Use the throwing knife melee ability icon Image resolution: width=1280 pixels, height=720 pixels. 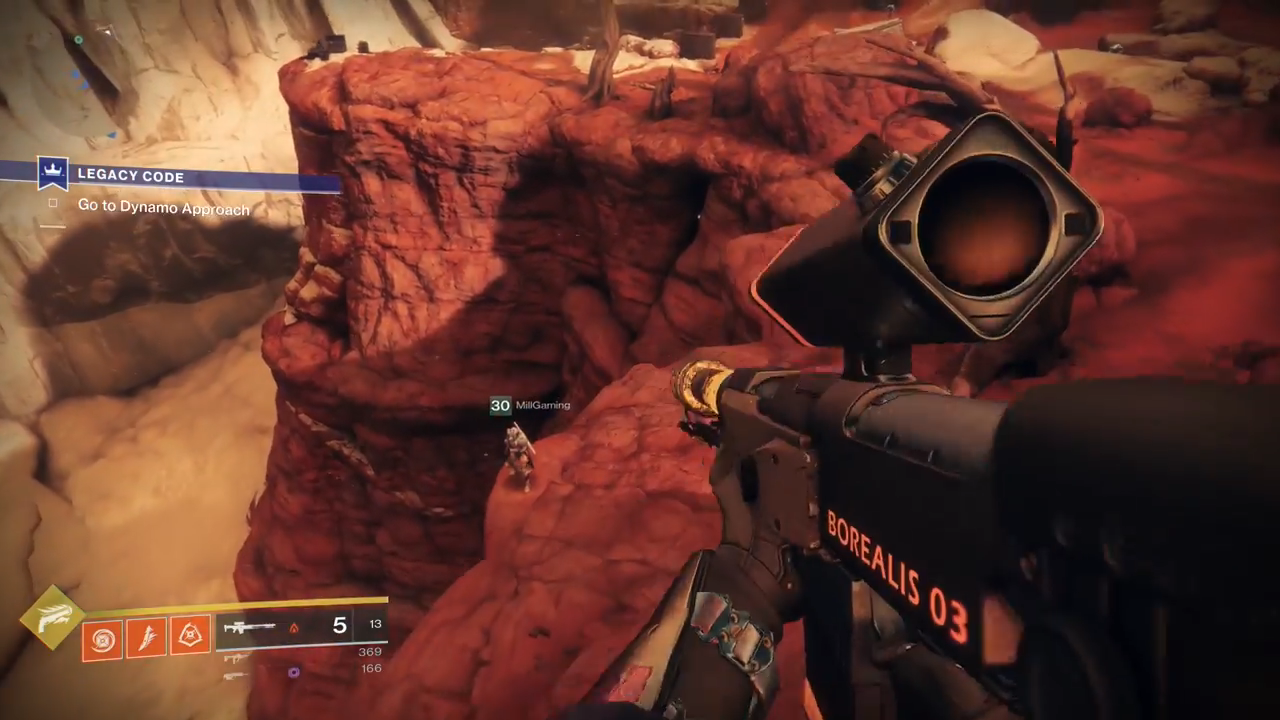click(146, 637)
